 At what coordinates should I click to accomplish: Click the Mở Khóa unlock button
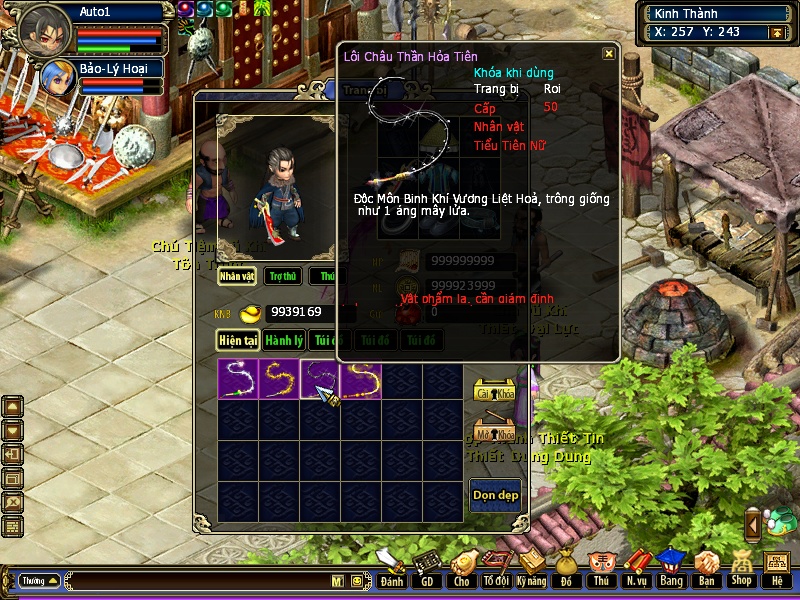(495, 432)
